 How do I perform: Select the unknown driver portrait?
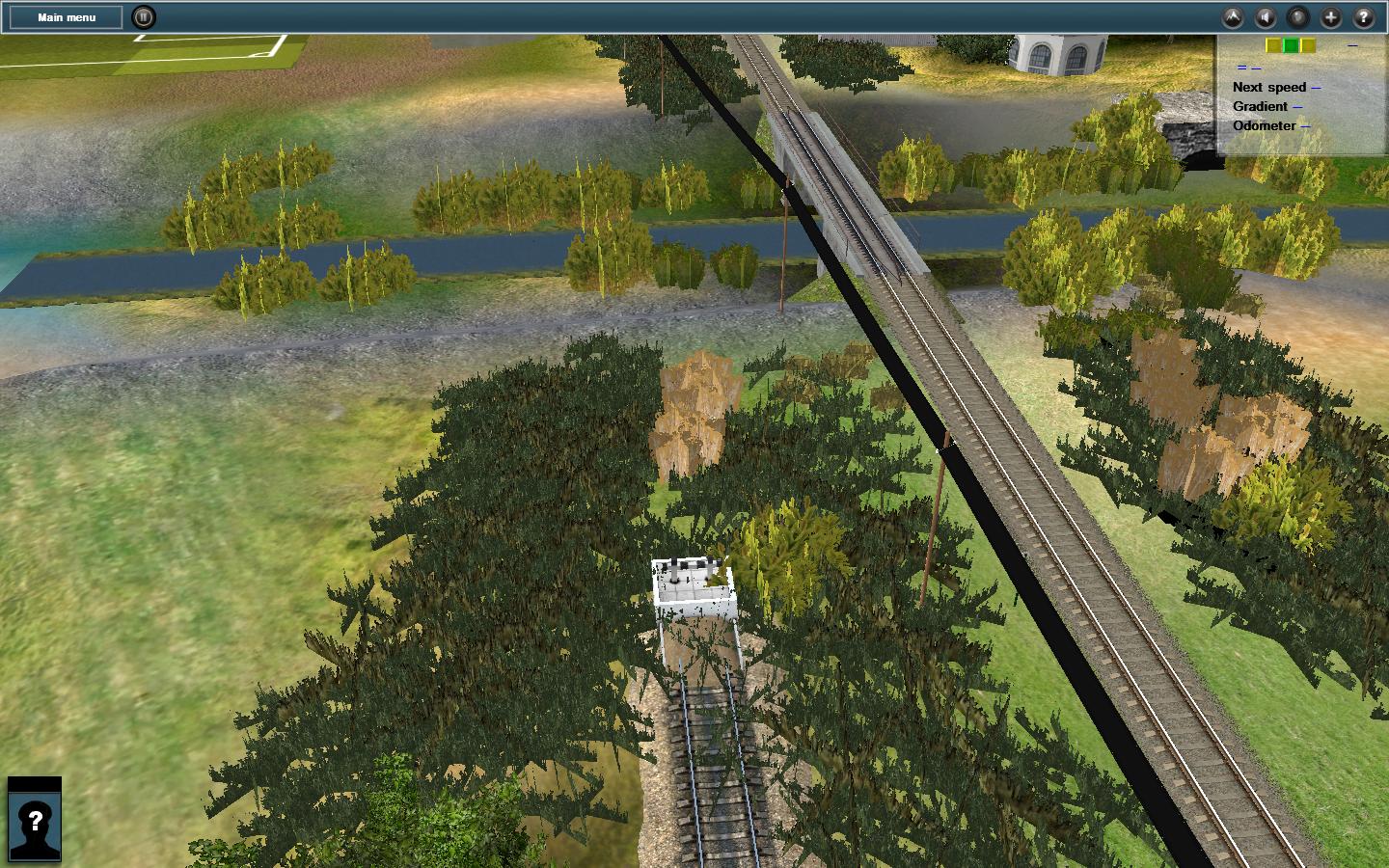click(35, 821)
